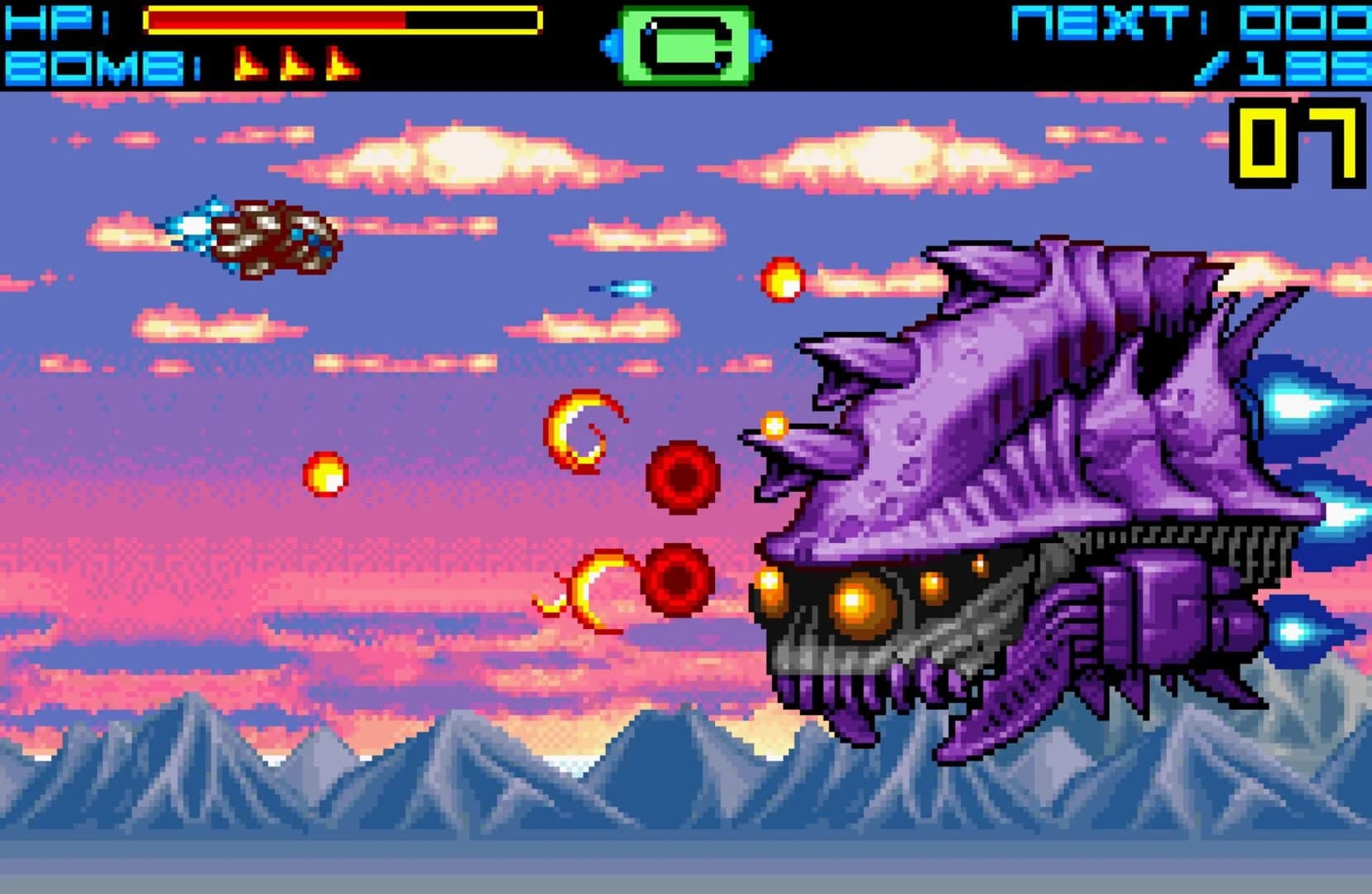This screenshot has height=894, width=1372.
Task: Select the first bomb icon
Action: 249,63
